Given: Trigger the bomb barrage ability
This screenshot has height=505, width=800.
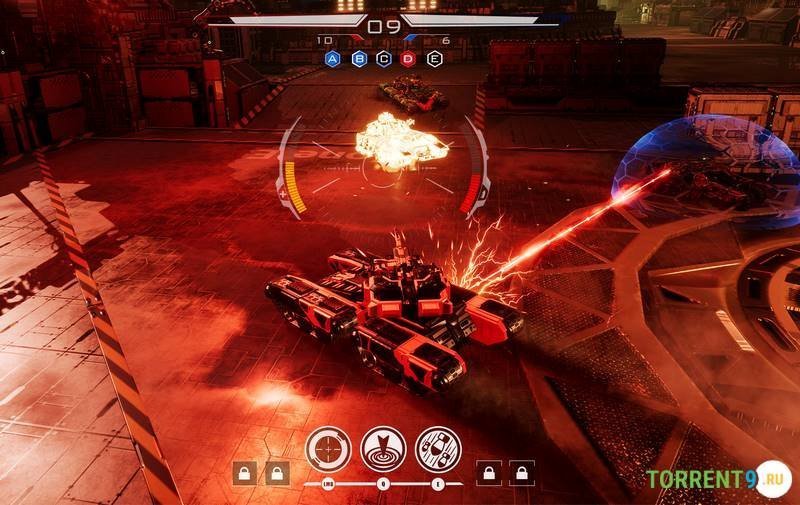Looking at the screenshot, I should point(438,448).
